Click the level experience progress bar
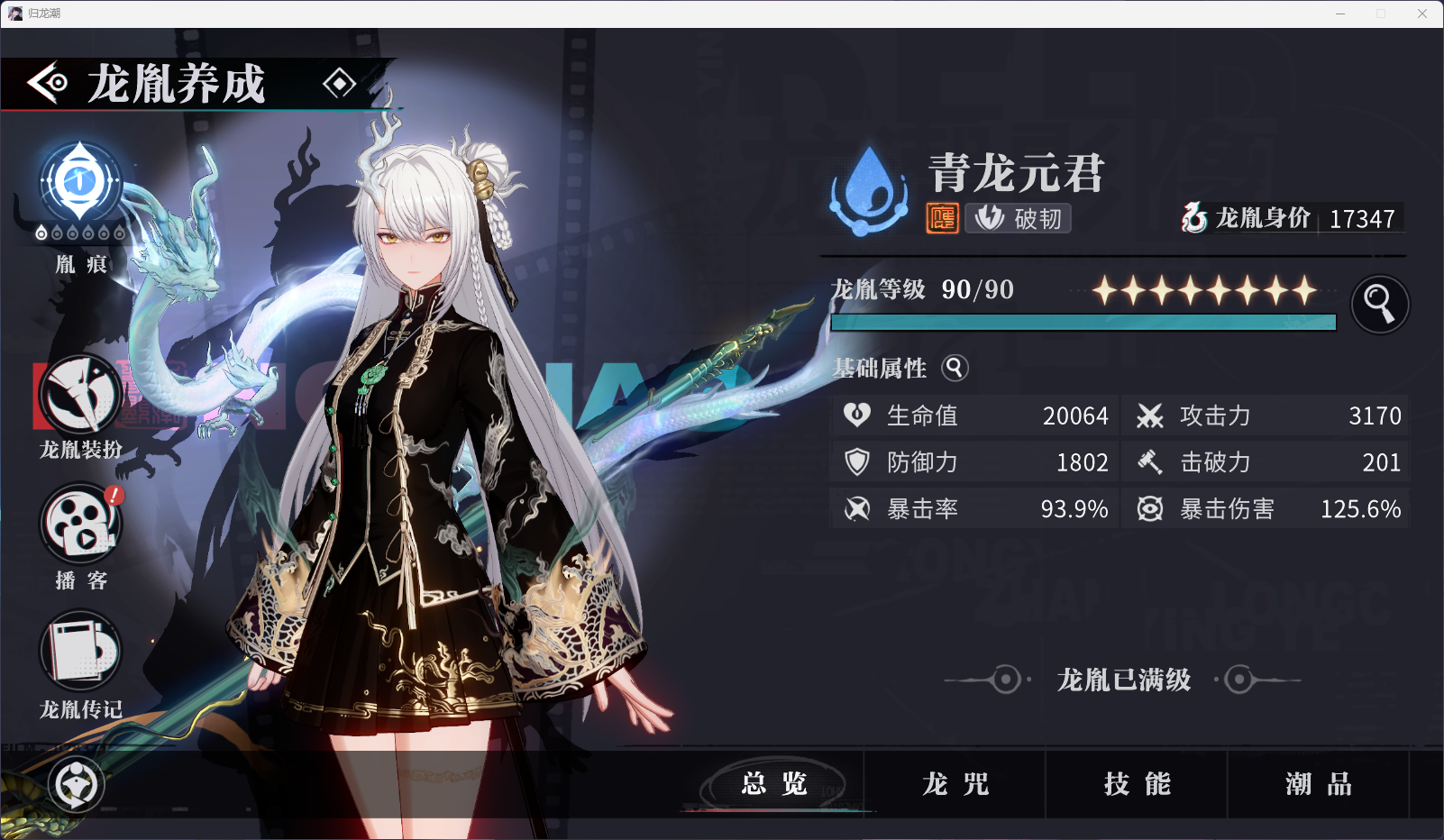 pos(1082,324)
